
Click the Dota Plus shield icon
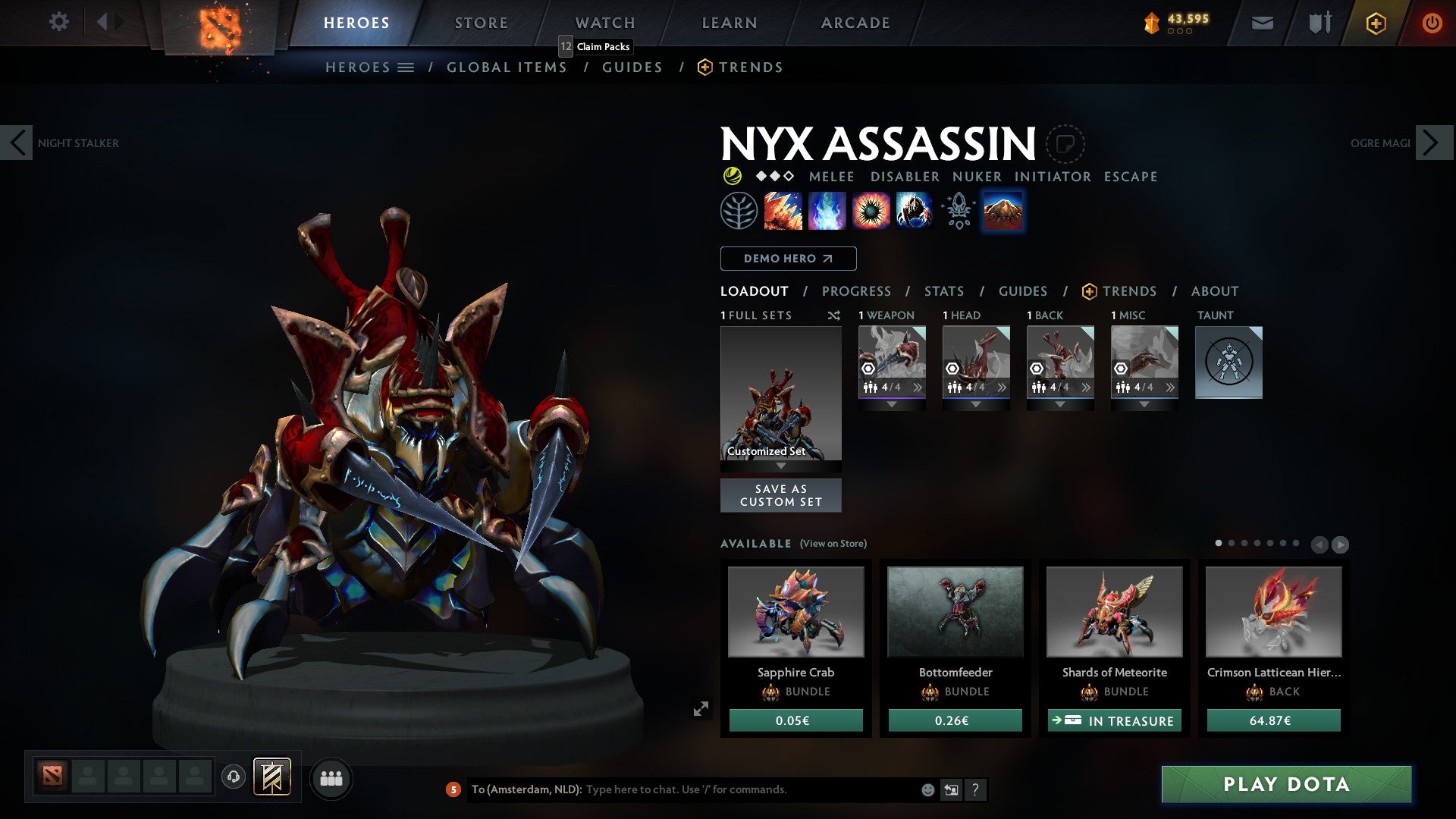pos(1376,22)
